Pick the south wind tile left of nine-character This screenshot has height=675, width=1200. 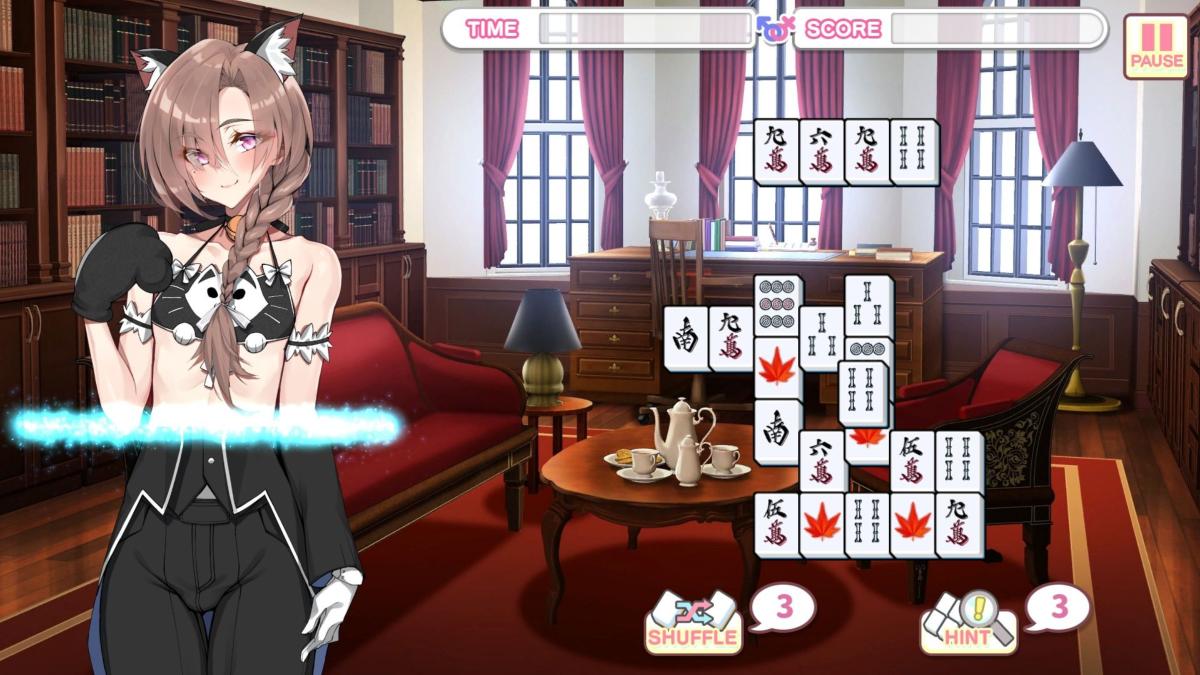[686, 337]
